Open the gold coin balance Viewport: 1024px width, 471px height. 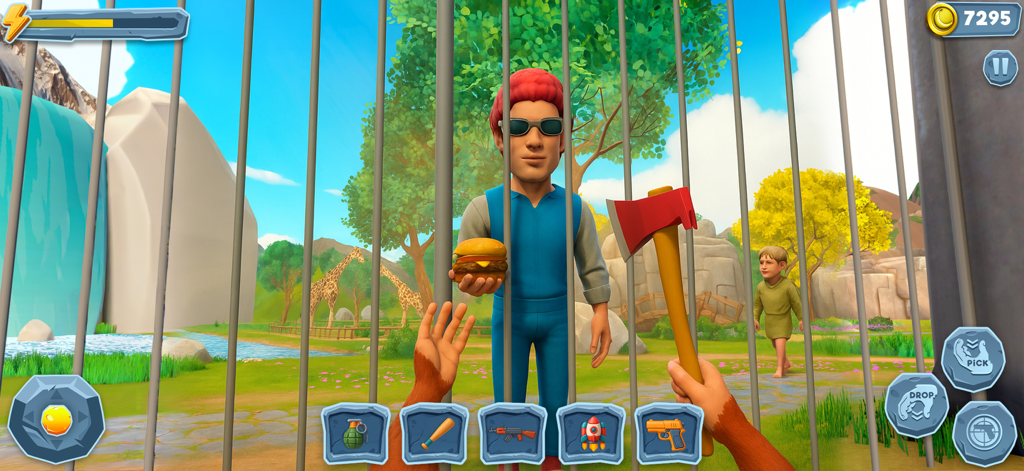tap(972, 18)
